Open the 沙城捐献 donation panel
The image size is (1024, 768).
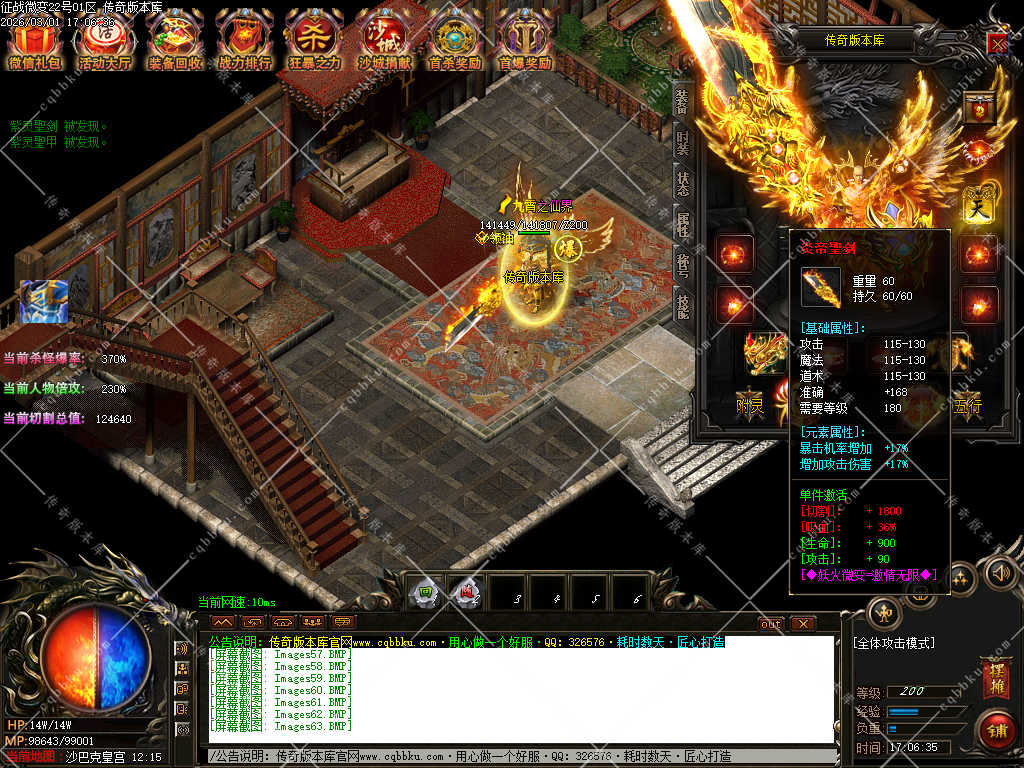click(384, 41)
